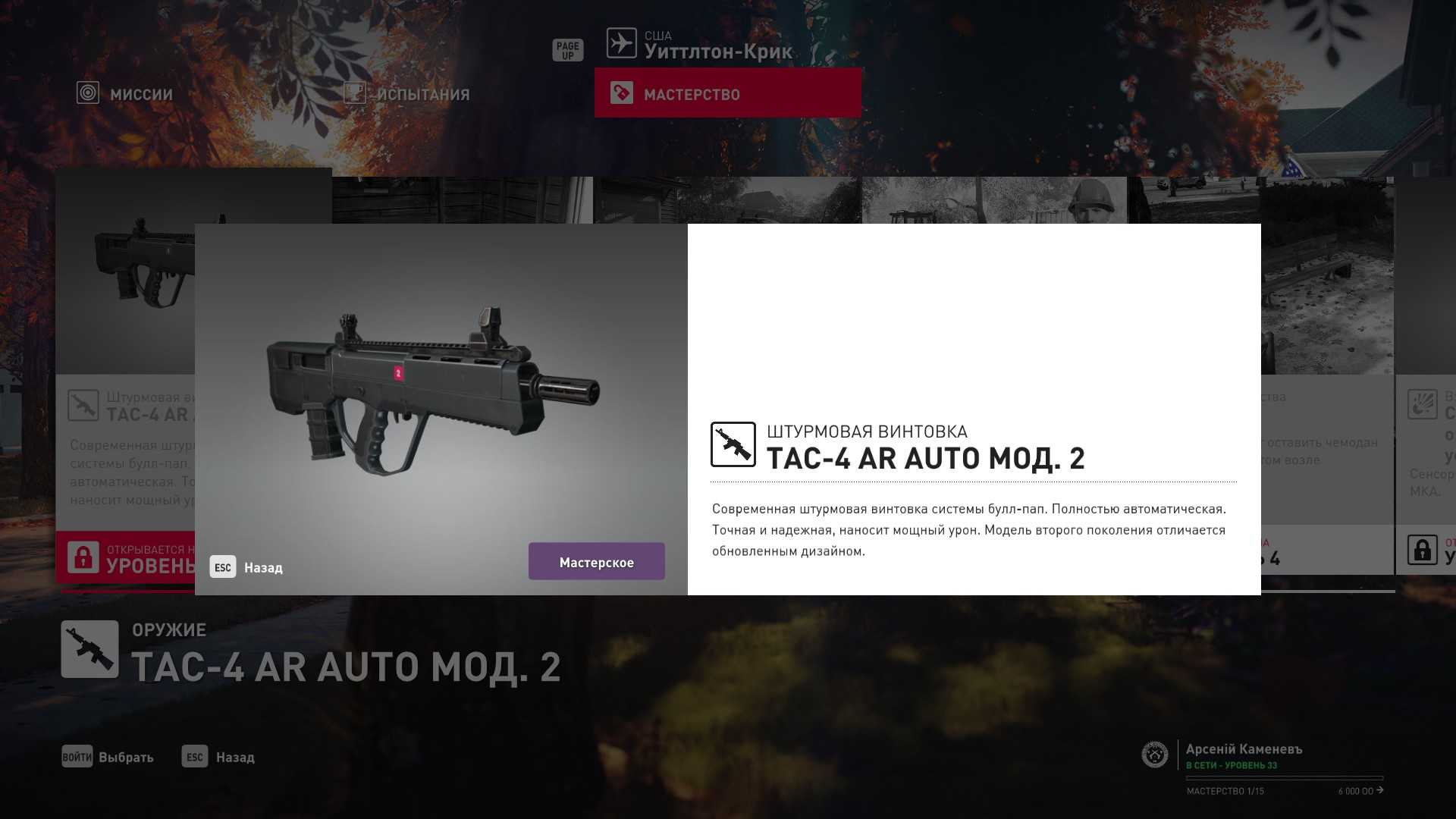The image size is (1456, 819).
Task: Click the footer Назад option
Action: [218, 757]
